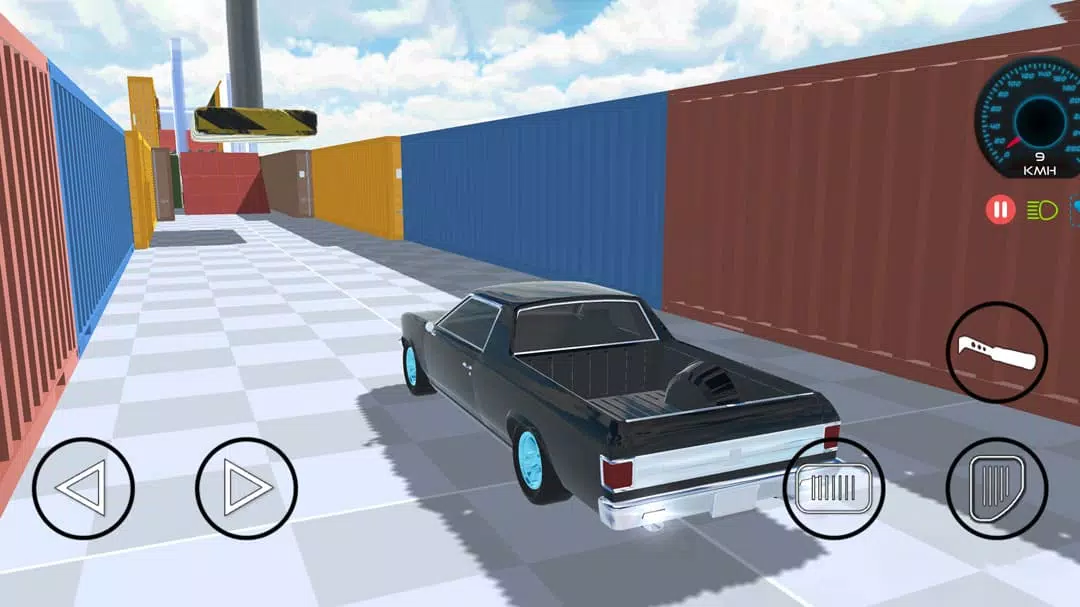Toggle the car headlights icon
The image size is (1080, 607).
(x=1041, y=210)
